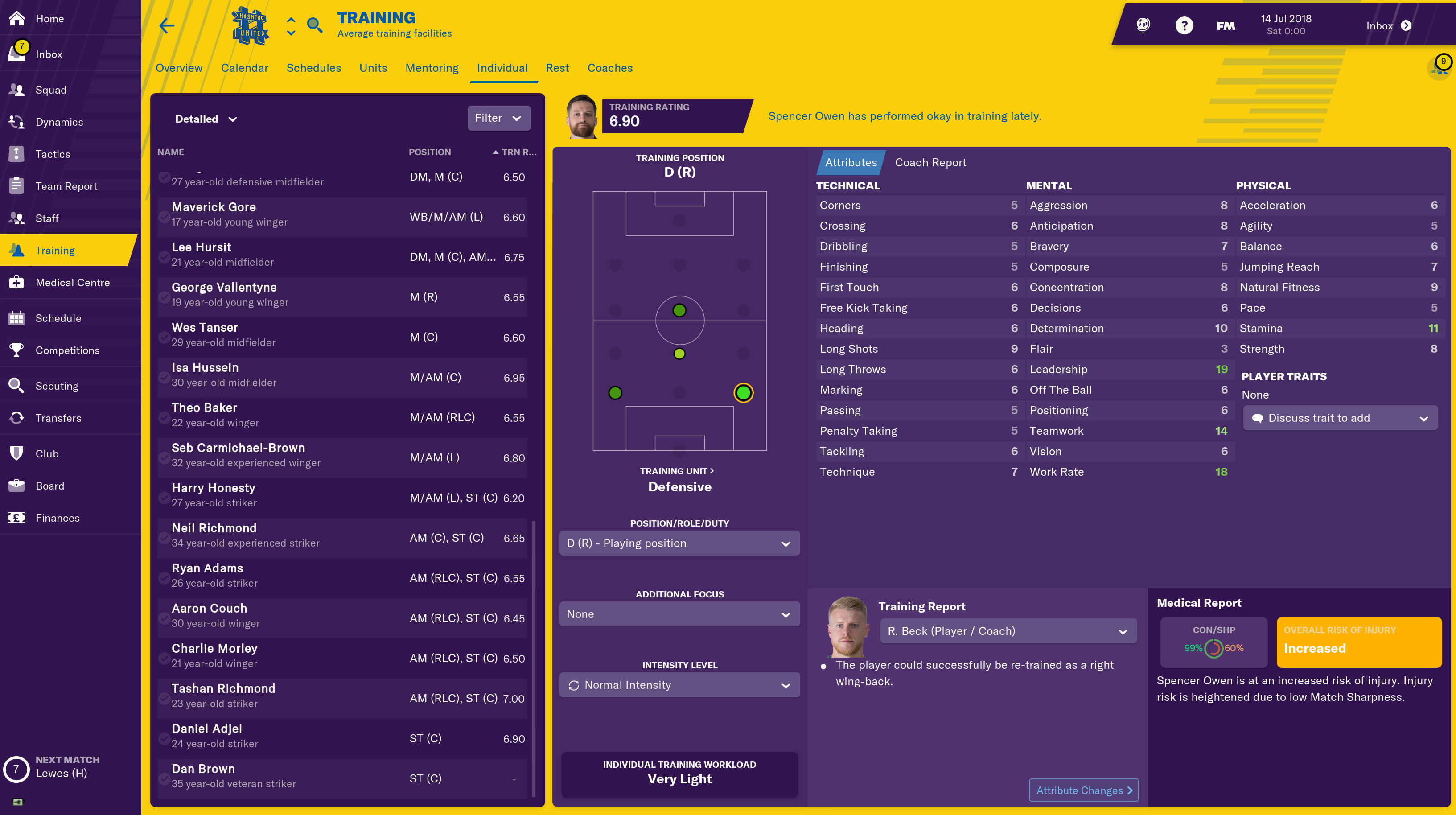Click the back navigation arrow
This screenshot has width=1456, height=815.
167,25
